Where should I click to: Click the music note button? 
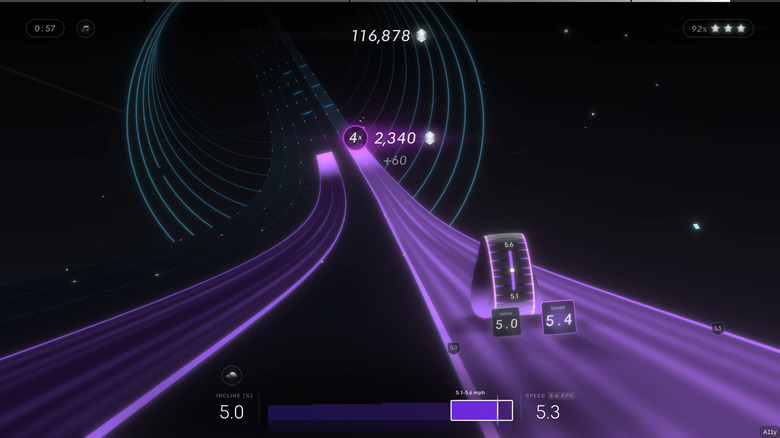click(86, 28)
